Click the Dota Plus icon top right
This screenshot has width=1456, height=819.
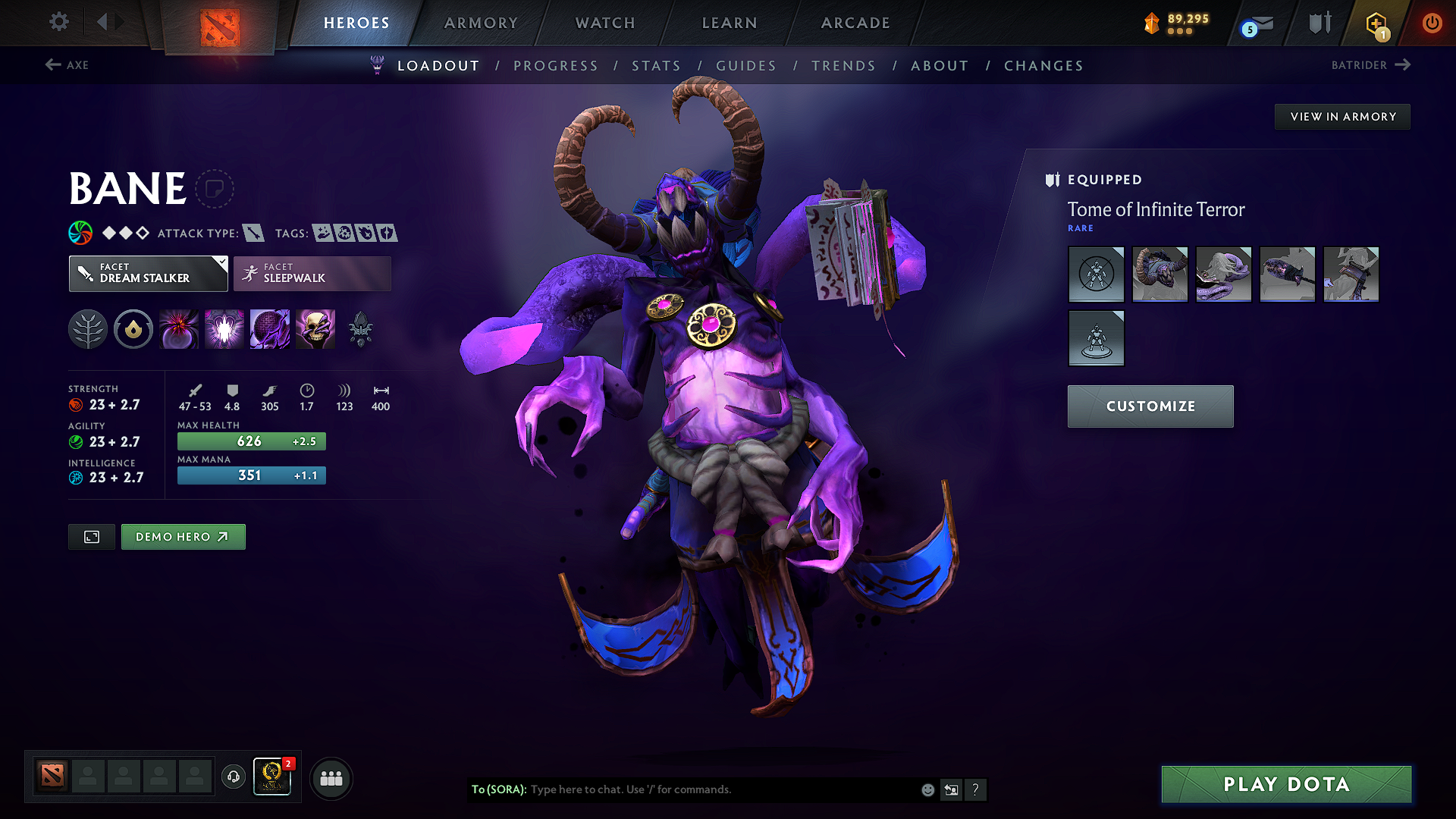1376,23
